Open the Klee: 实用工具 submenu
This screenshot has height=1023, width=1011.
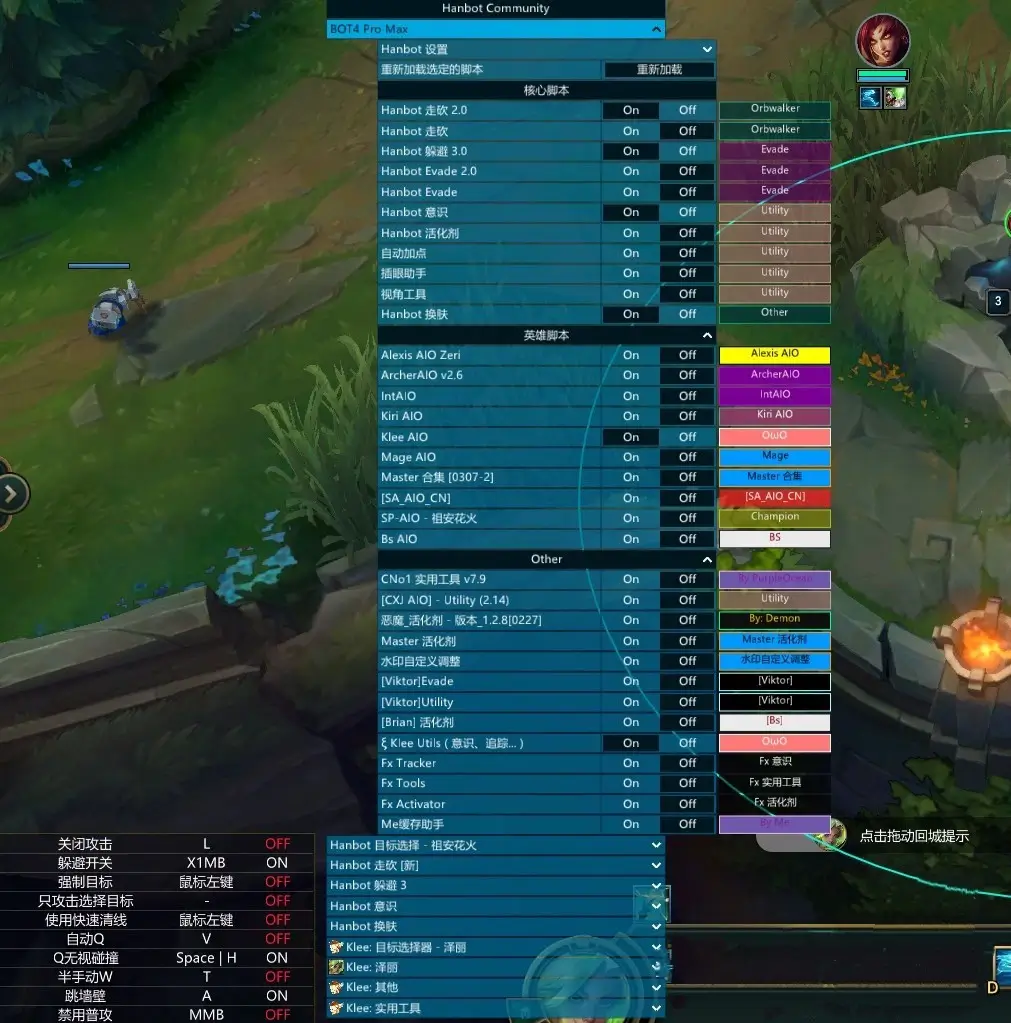656,1008
